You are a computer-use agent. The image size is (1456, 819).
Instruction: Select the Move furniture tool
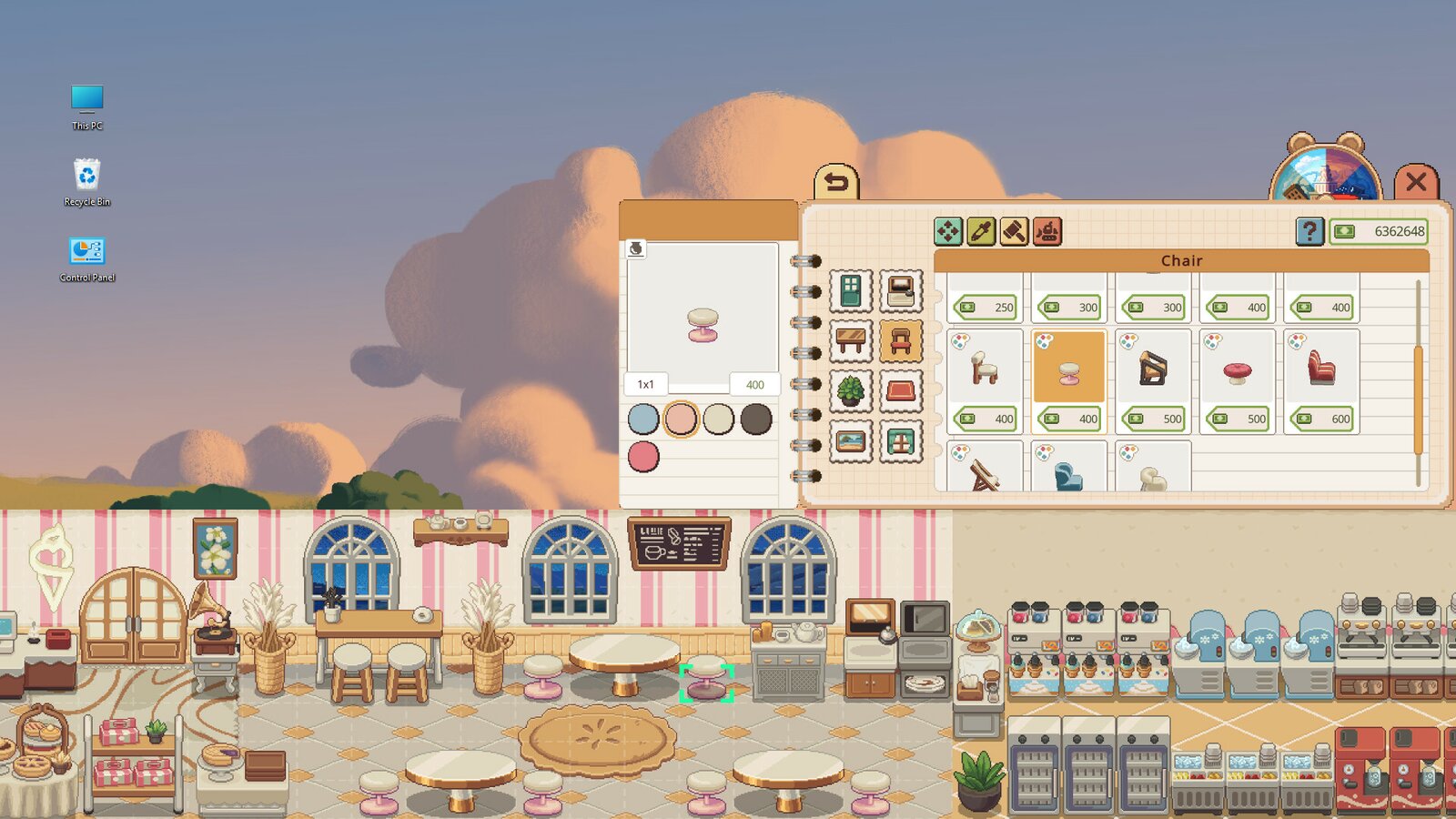coord(948,232)
